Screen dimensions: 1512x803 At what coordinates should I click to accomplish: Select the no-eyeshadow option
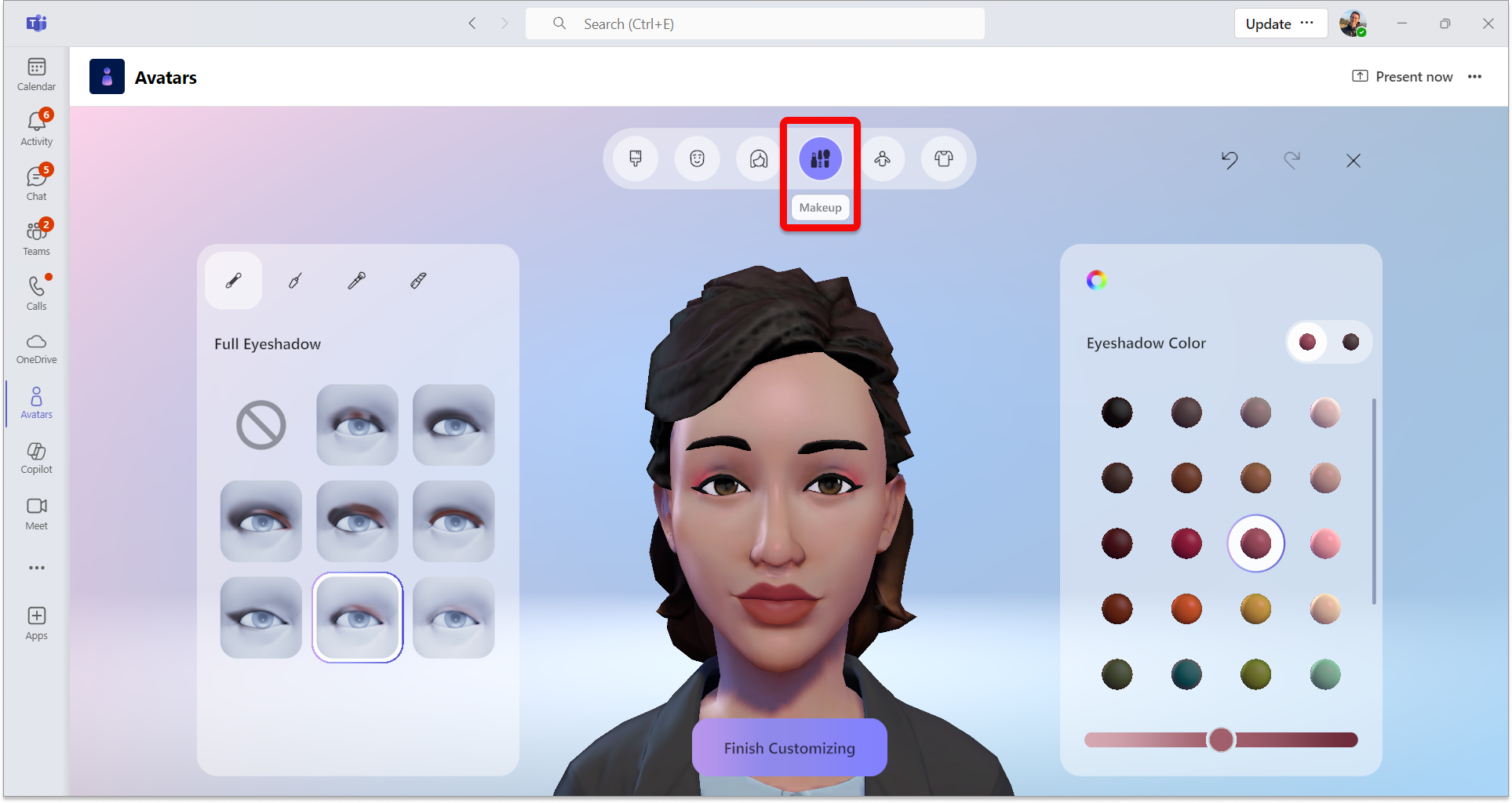click(x=261, y=425)
